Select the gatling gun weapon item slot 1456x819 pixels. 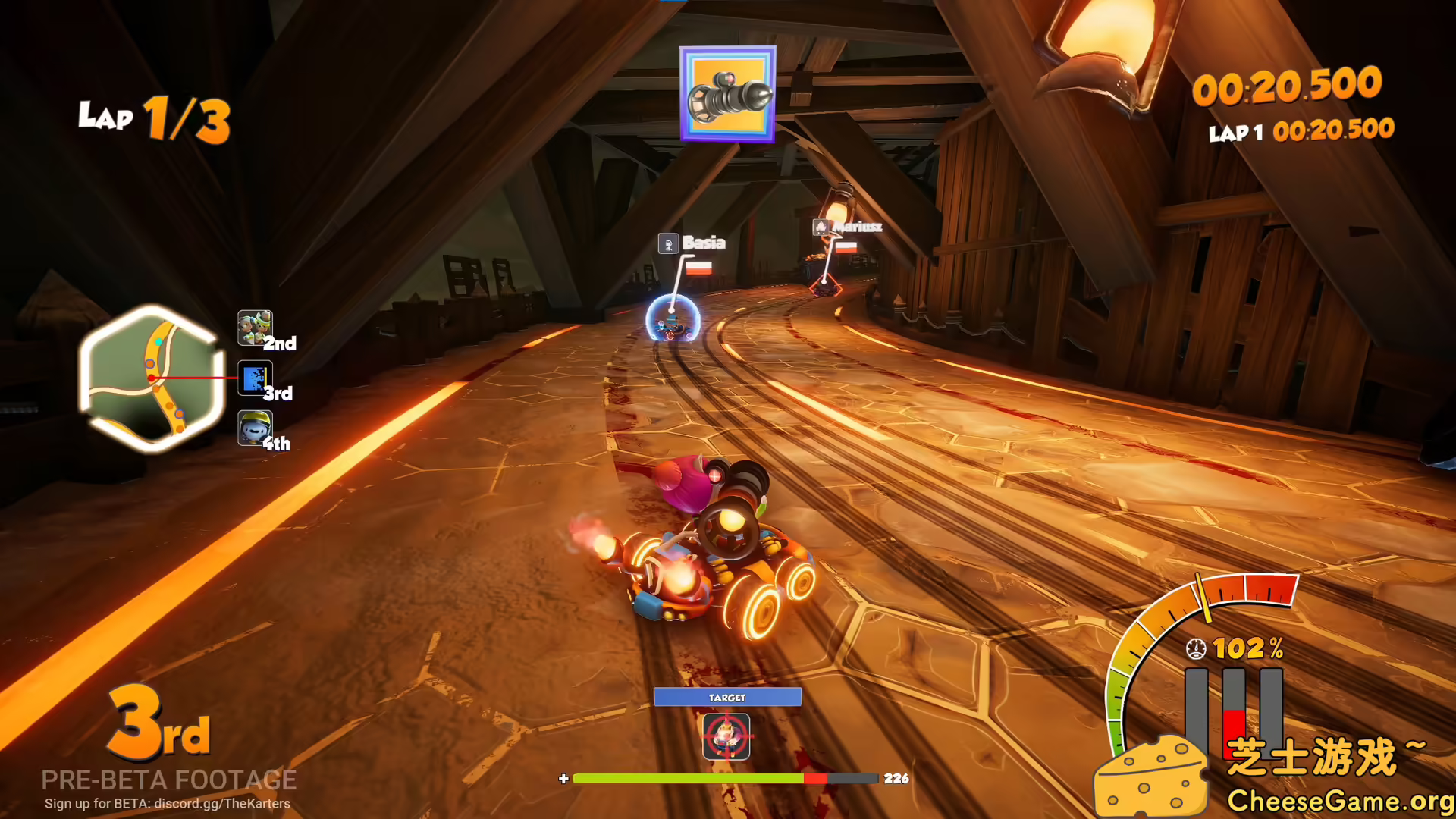click(x=727, y=93)
